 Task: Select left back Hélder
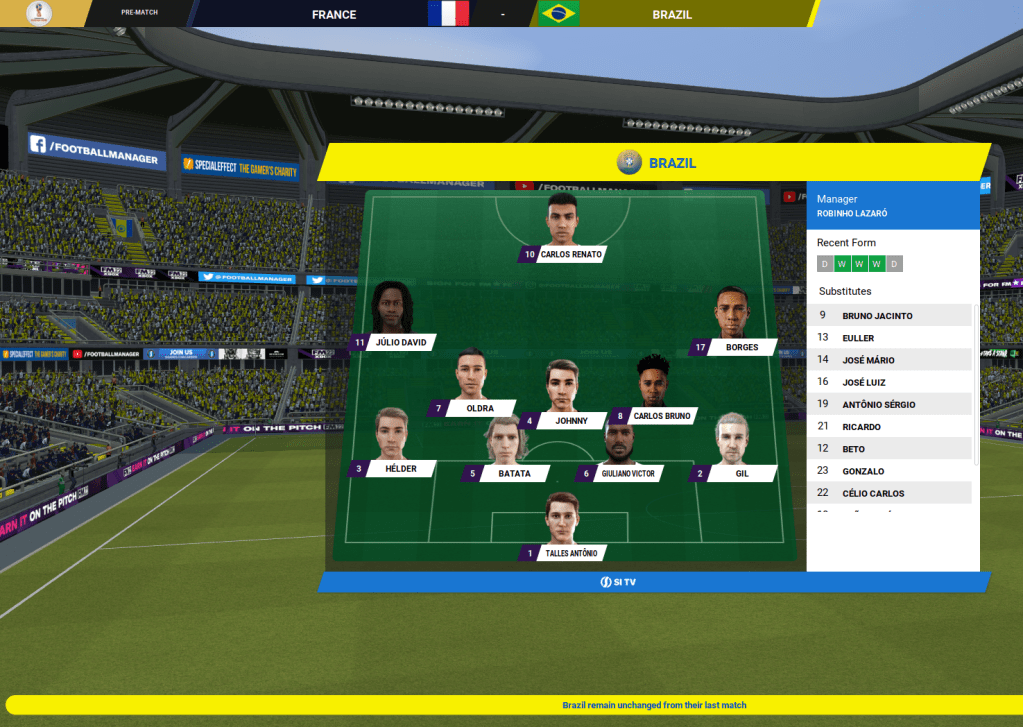click(x=400, y=468)
